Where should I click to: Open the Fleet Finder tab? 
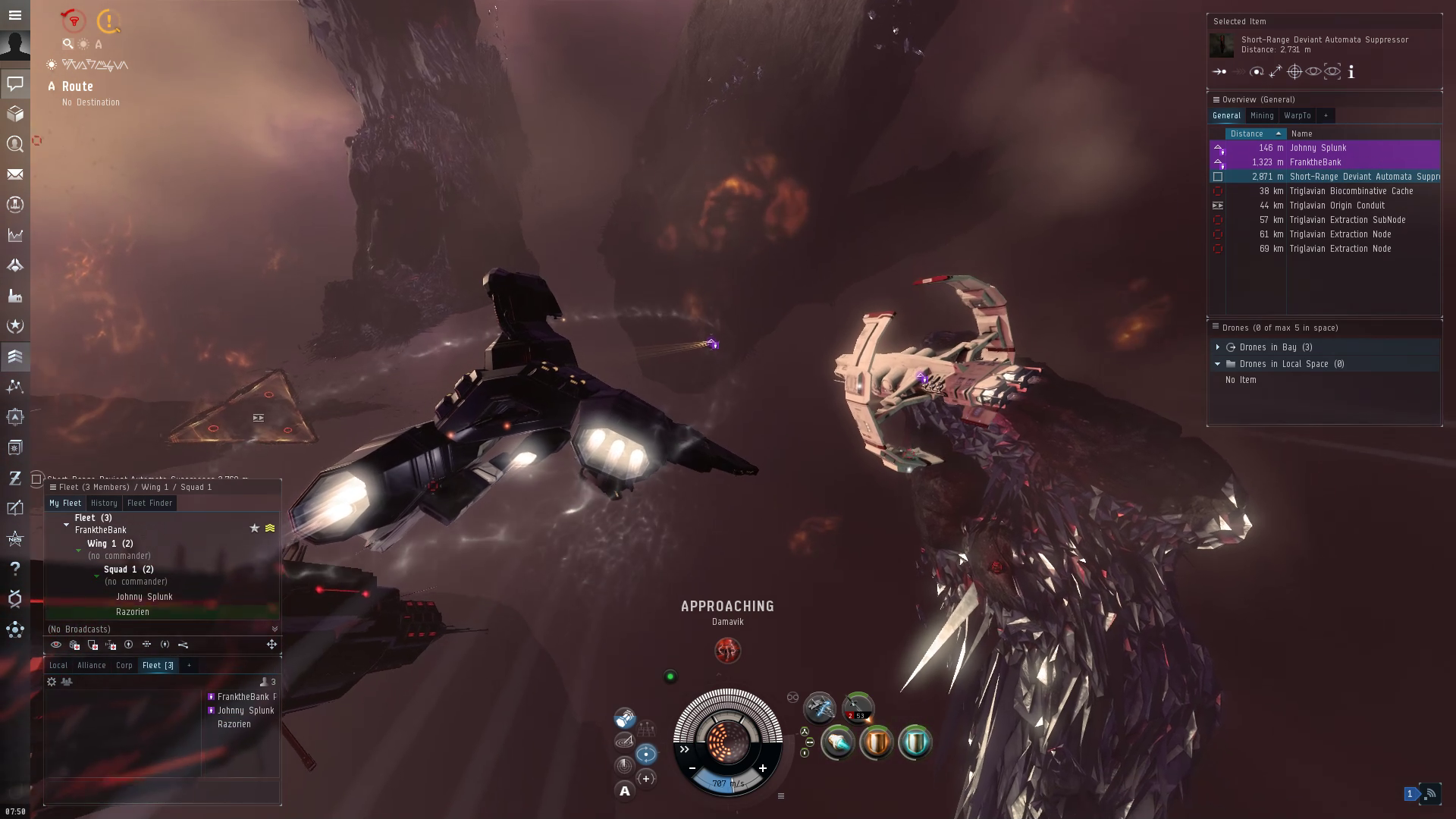point(149,504)
